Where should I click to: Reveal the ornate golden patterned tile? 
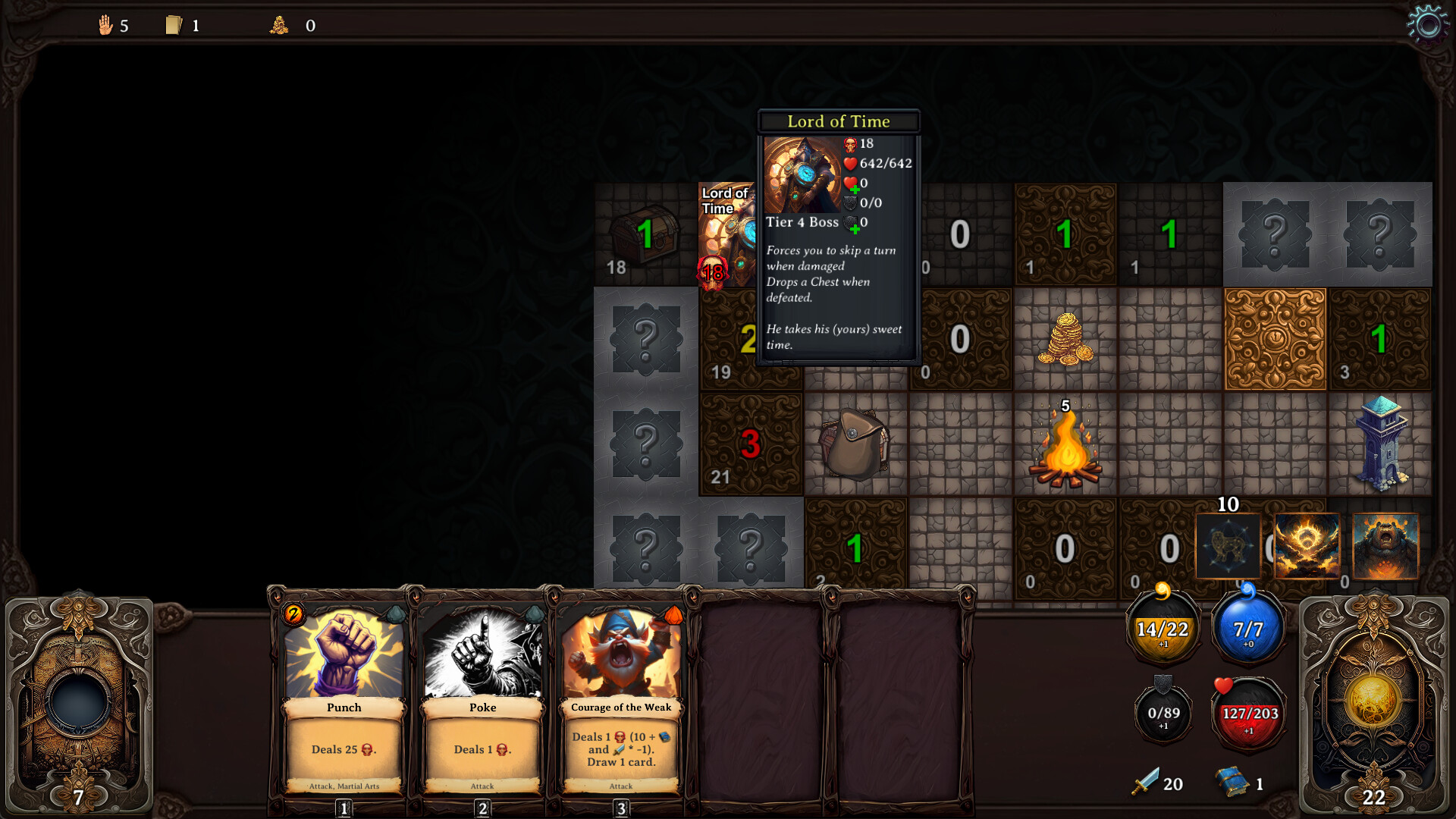[x=1275, y=339]
